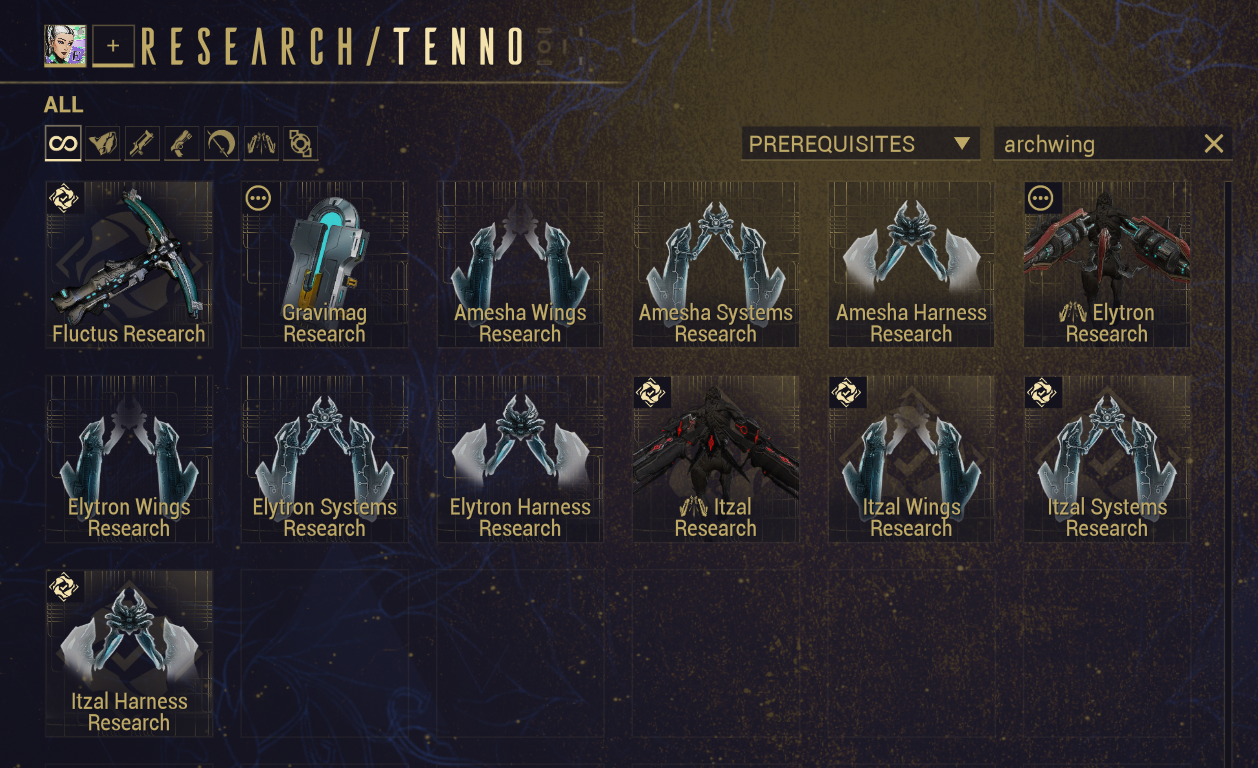Clear the archwing search text
The width and height of the screenshot is (1258, 768).
pos(1213,144)
